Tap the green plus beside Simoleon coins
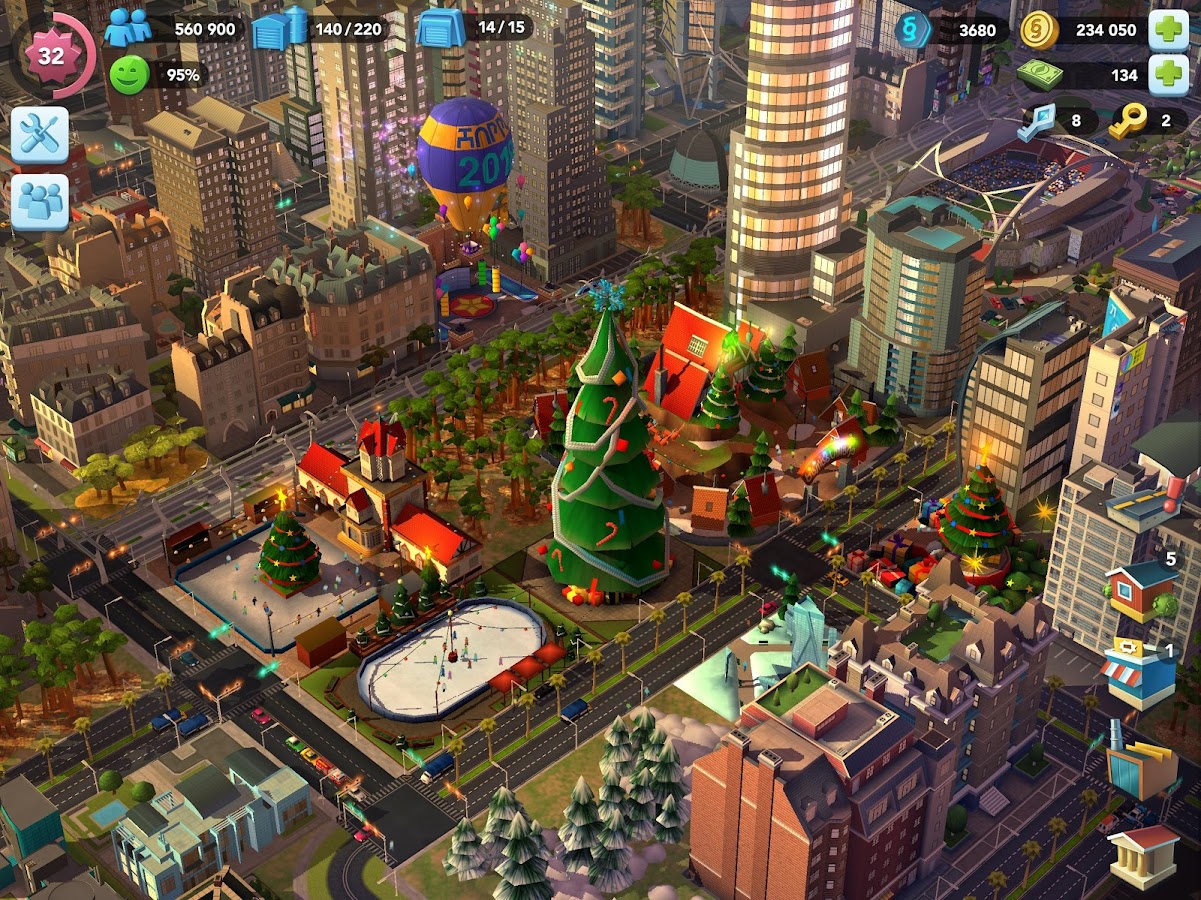The height and width of the screenshot is (900, 1201). pyautogui.click(x=1168, y=30)
